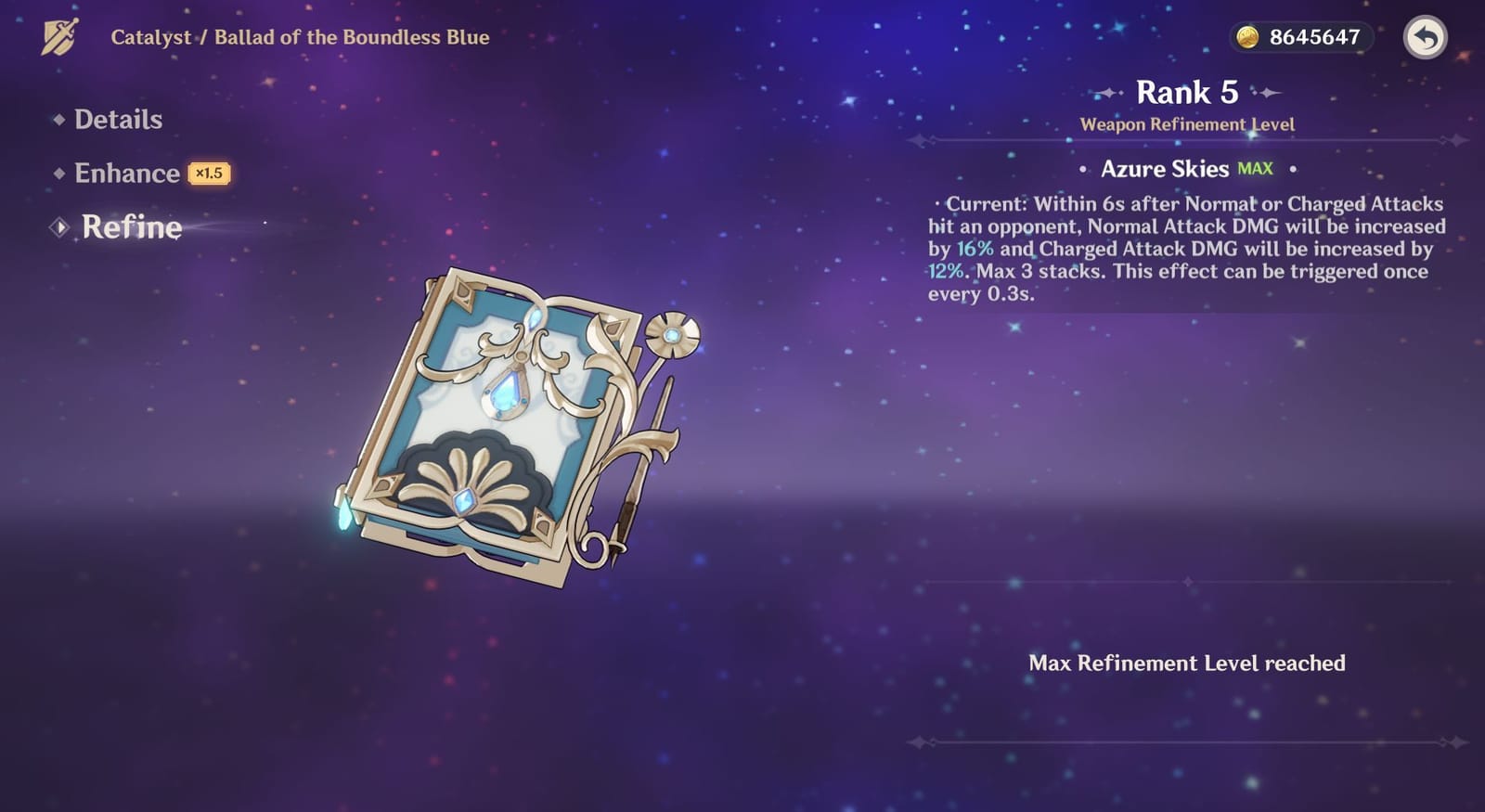1485x812 pixels.
Task: Select the back arrow button
Action: 1427,37
